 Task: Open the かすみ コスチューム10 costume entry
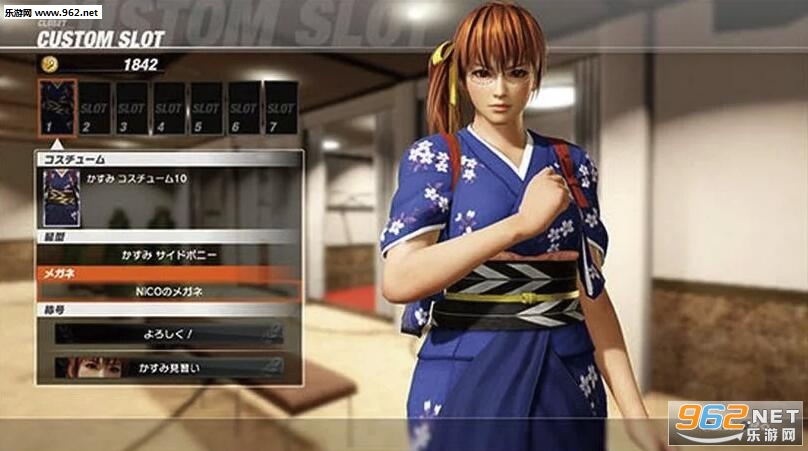pyautogui.click(x=168, y=197)
